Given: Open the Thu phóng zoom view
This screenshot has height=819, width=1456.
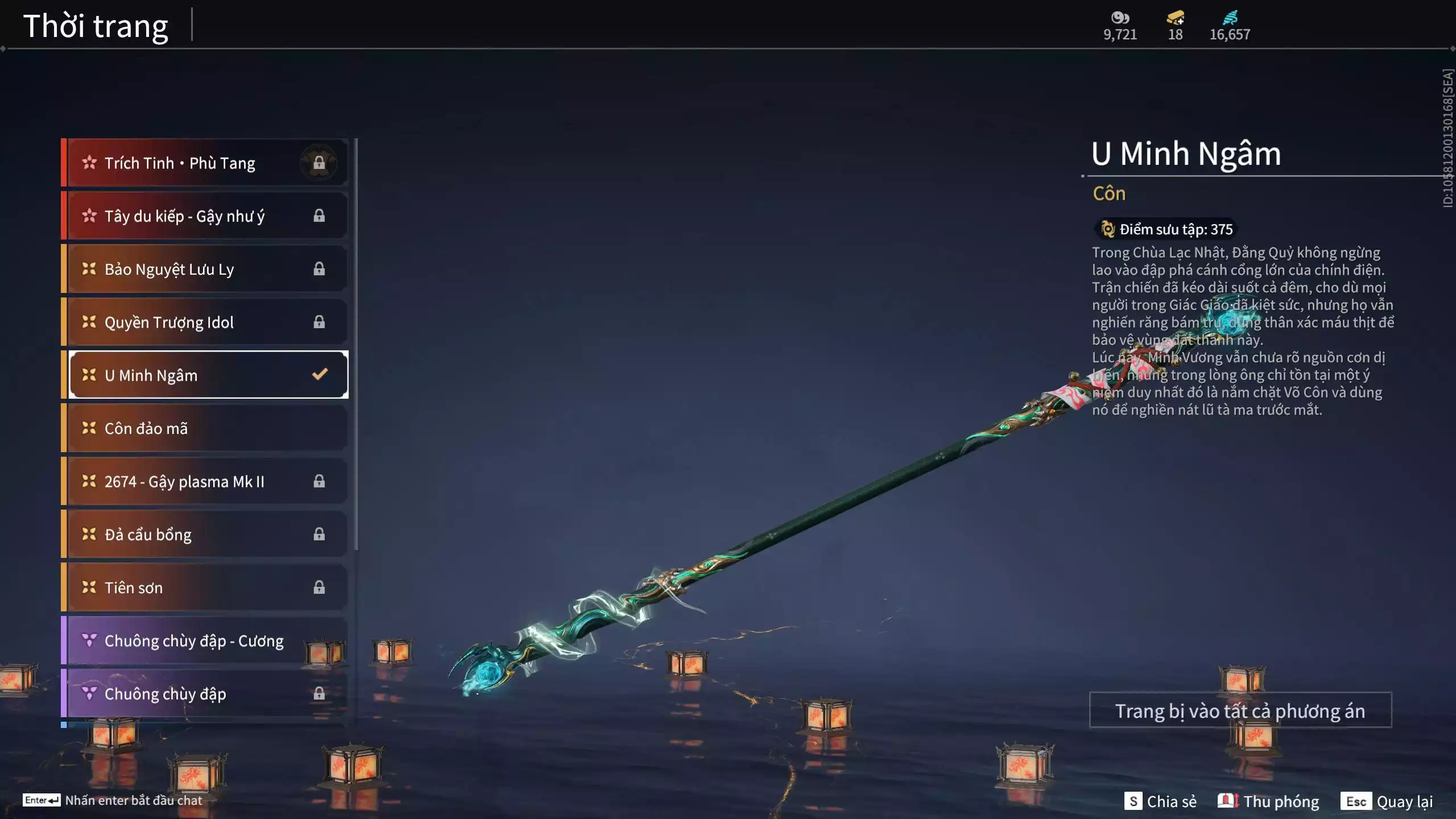Looking at the screenshot, I should [x=1268, y=801].
